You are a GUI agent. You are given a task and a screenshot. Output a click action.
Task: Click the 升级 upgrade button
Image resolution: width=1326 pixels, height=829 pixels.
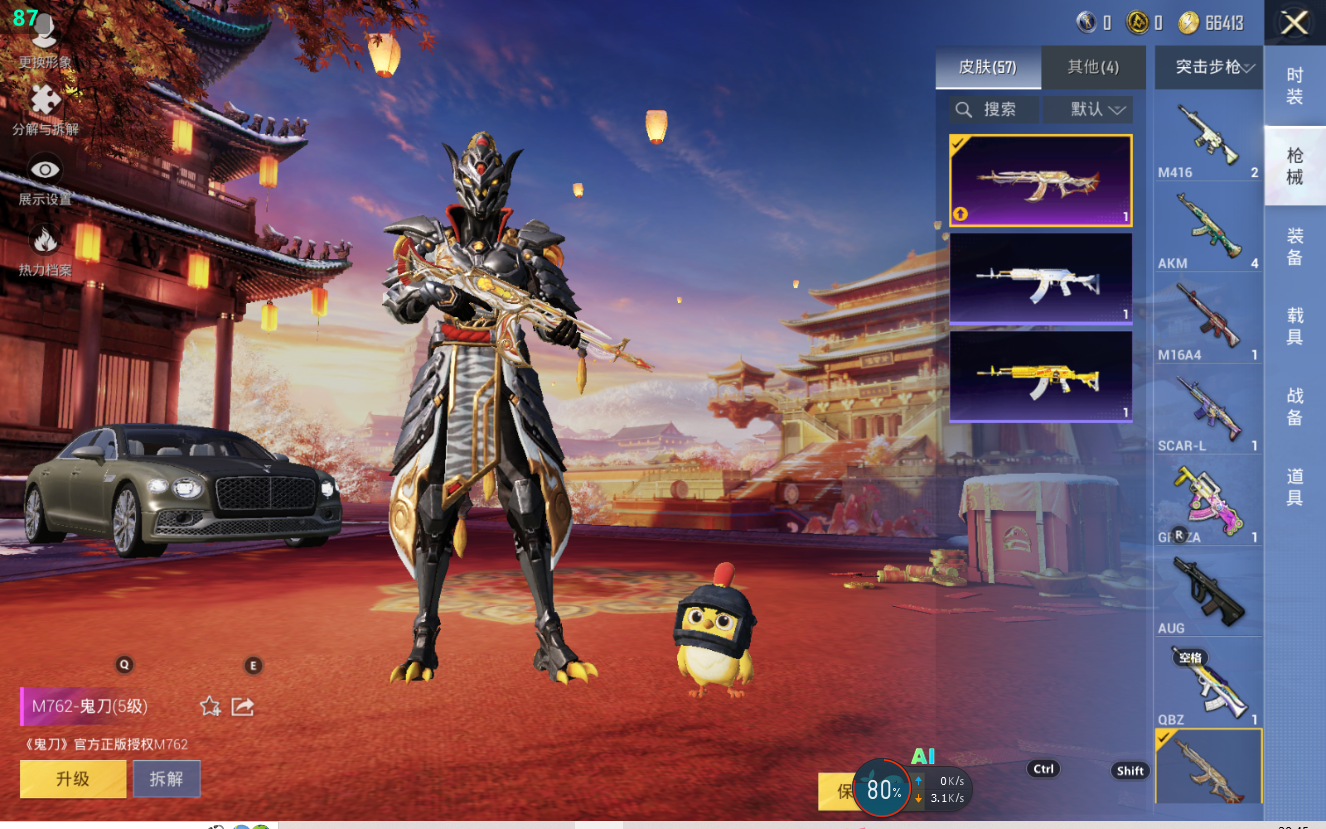tap(73, 779)
